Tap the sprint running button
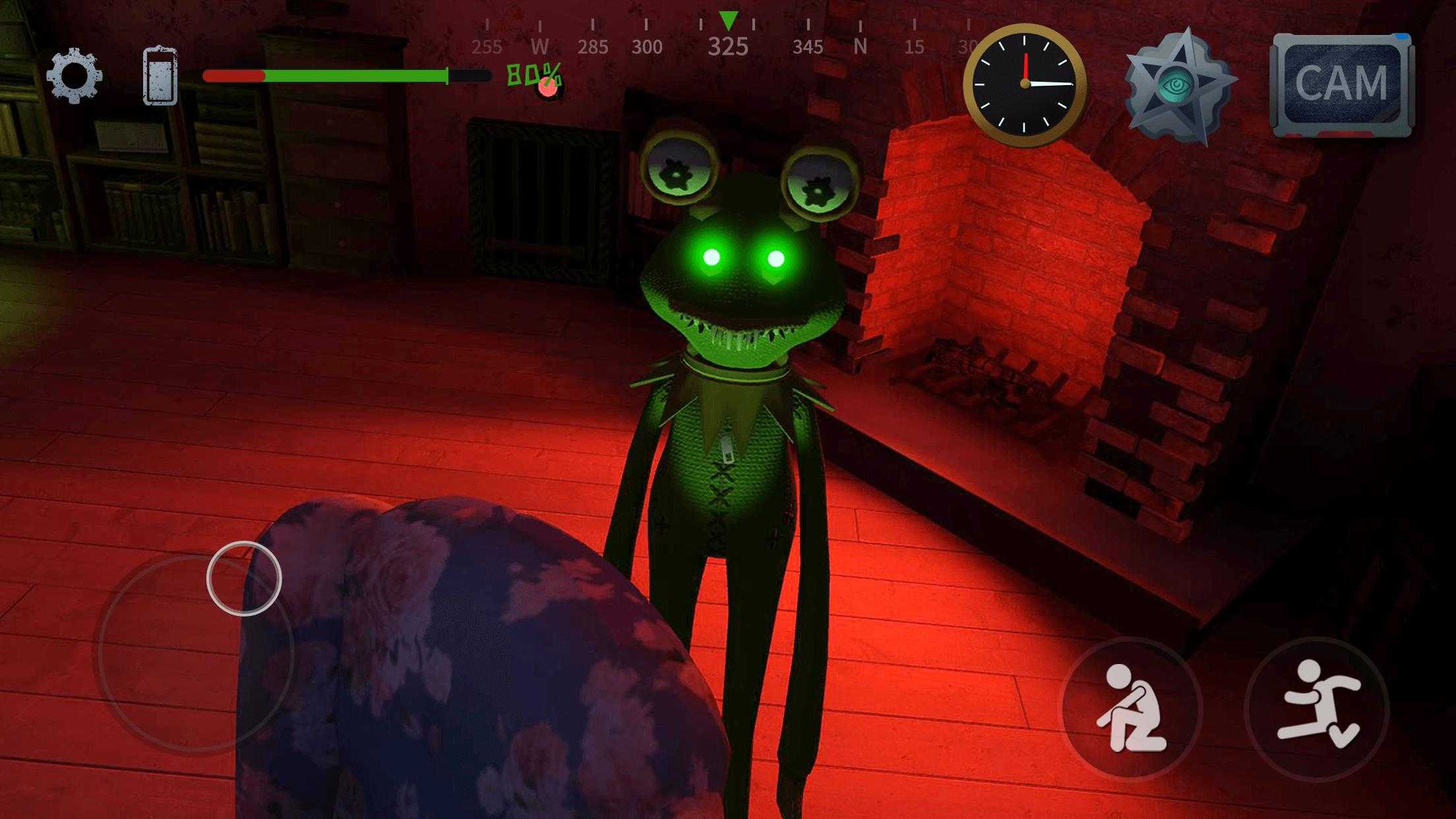 coord(1317,709)
